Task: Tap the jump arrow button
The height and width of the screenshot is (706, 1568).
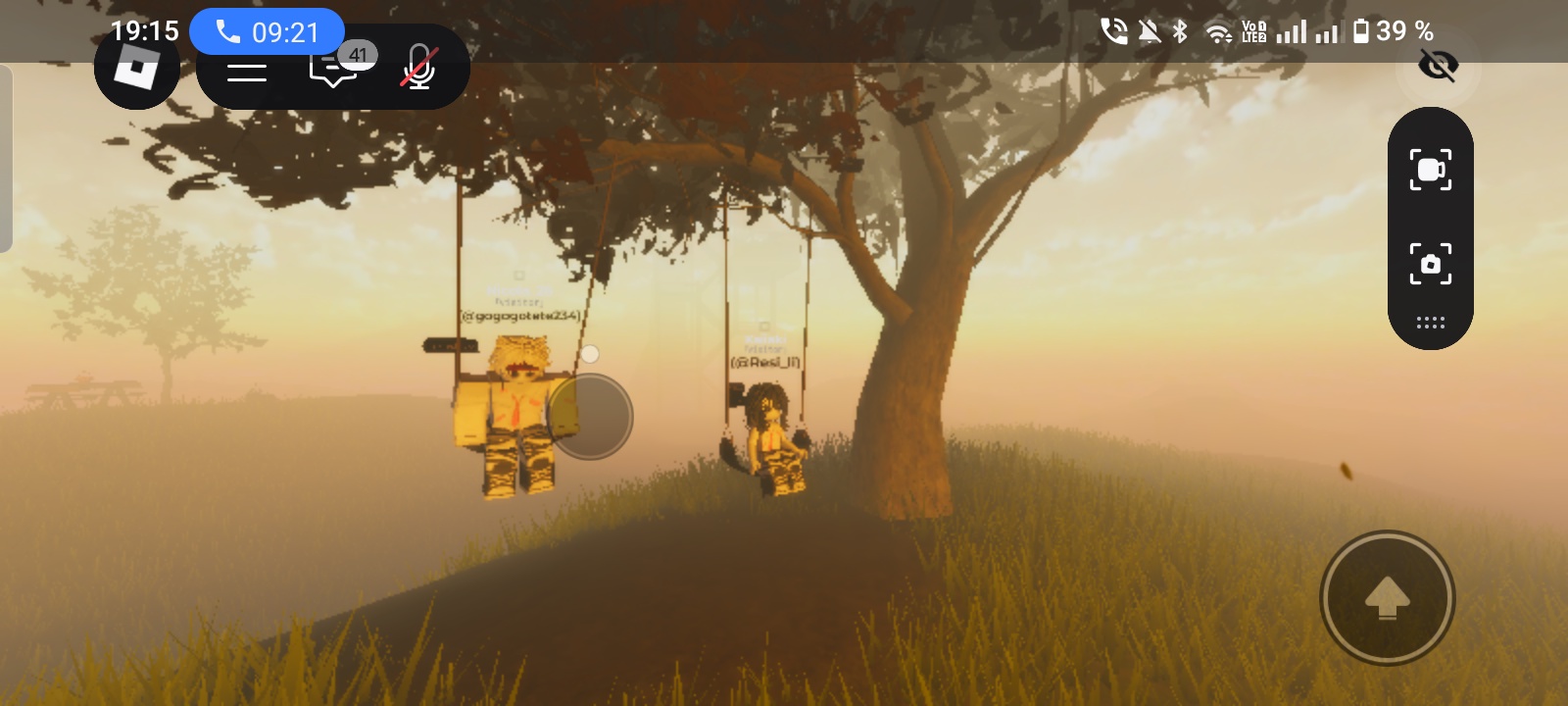Action: (1387, 597)
